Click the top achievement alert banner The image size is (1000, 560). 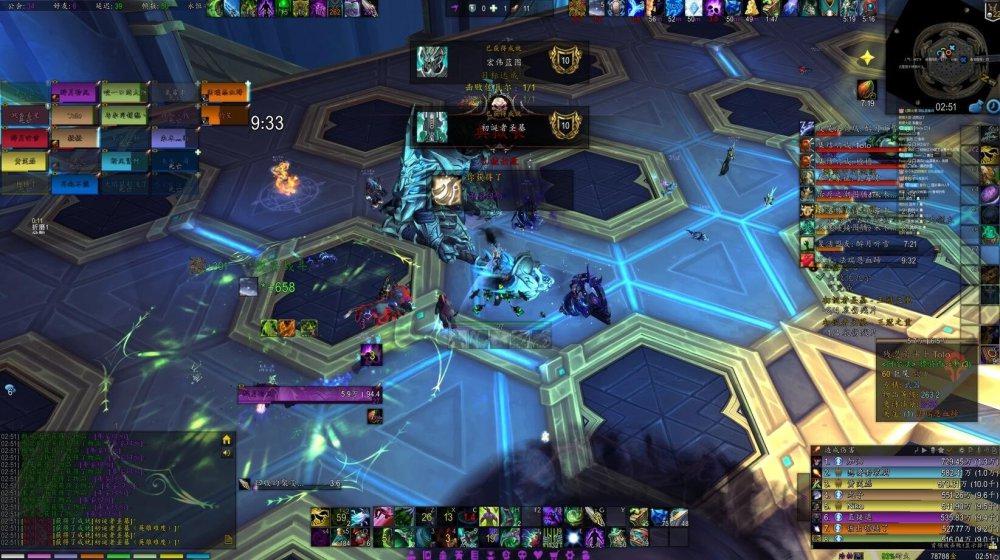pos(500,61)
